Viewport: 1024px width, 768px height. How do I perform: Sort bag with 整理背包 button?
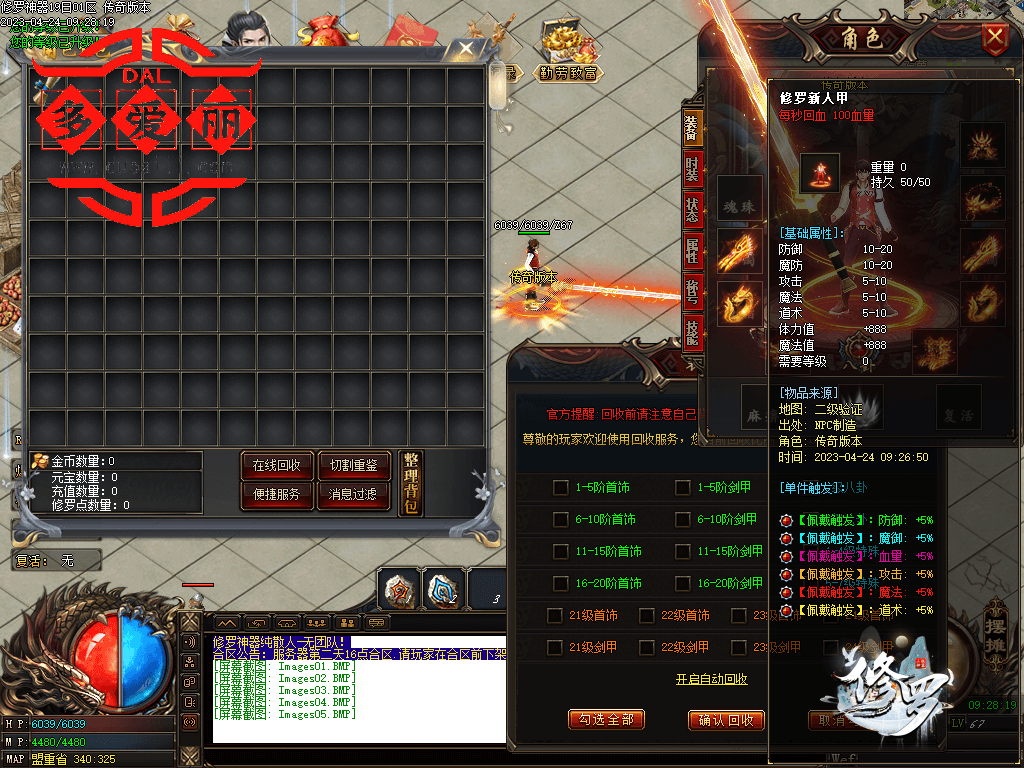click(411, 483)
